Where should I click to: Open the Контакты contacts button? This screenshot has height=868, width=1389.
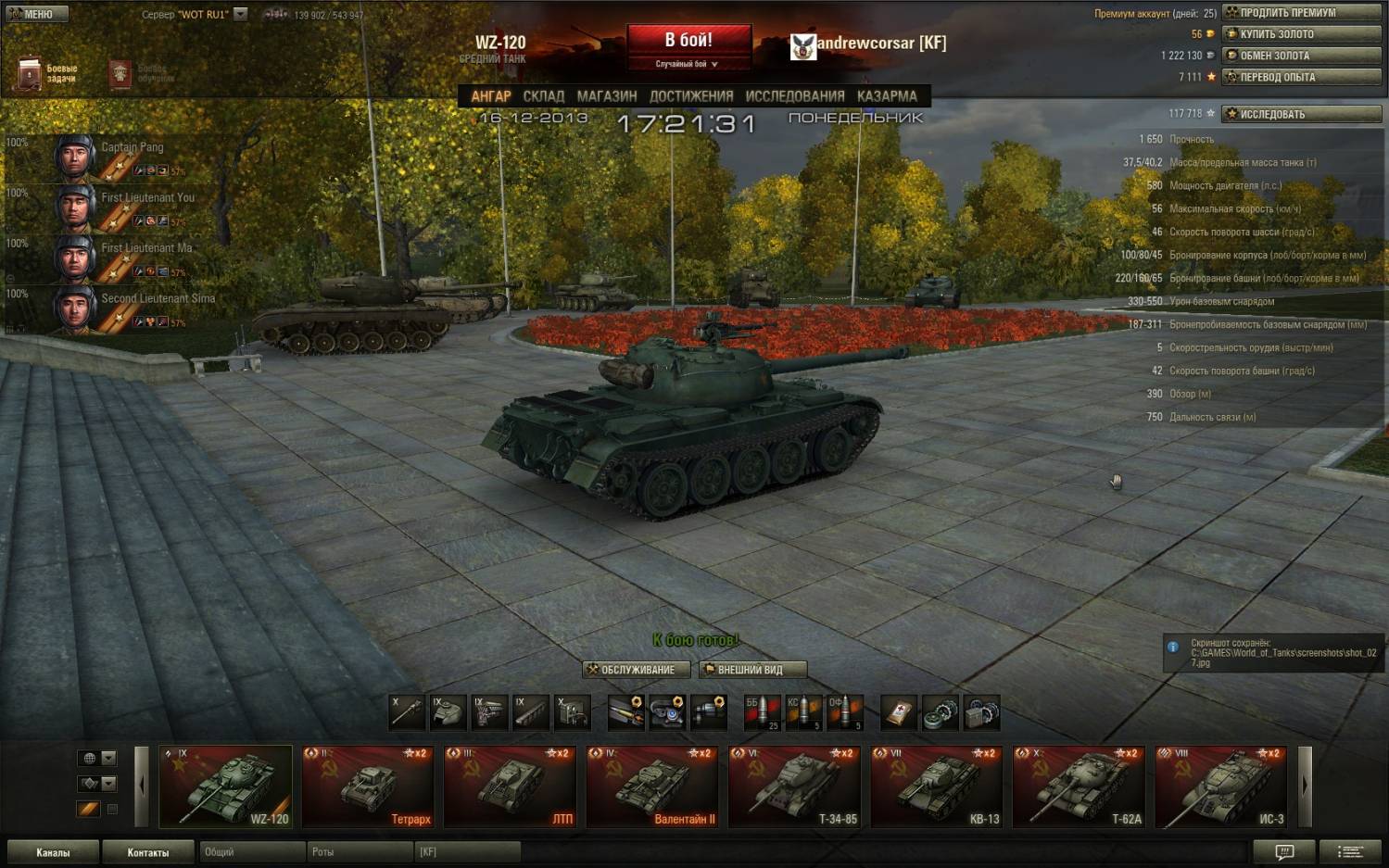pos(148,852)
